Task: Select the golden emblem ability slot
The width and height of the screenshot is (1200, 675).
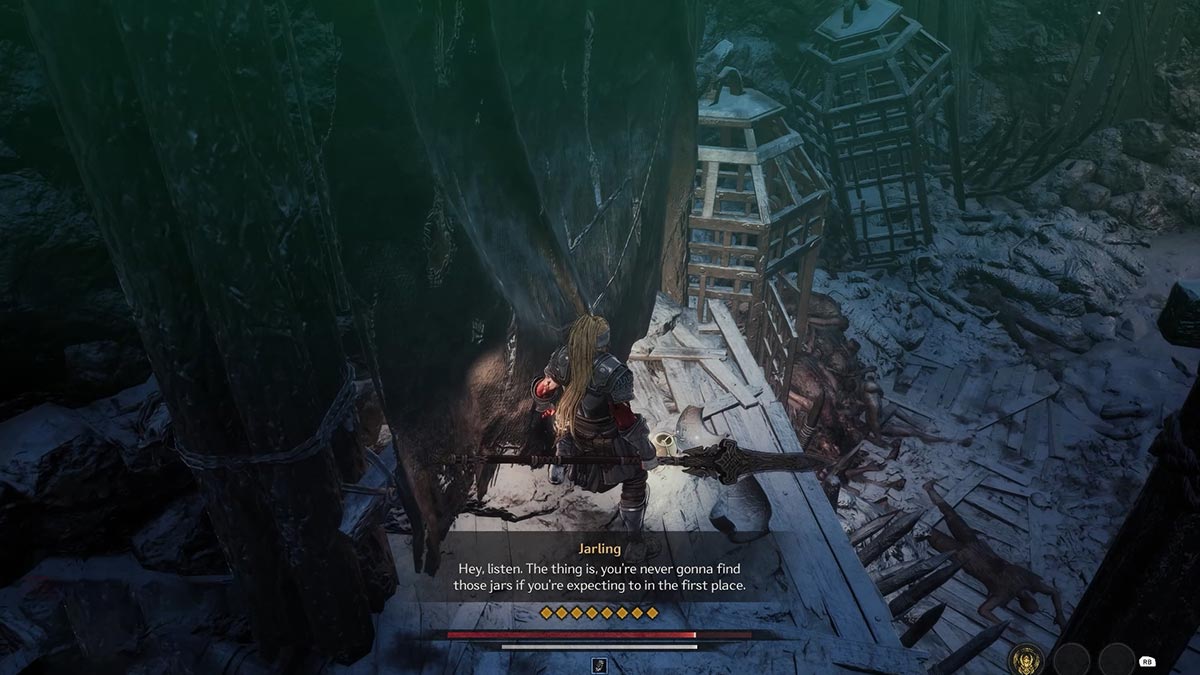Action: click(1027, 658)
